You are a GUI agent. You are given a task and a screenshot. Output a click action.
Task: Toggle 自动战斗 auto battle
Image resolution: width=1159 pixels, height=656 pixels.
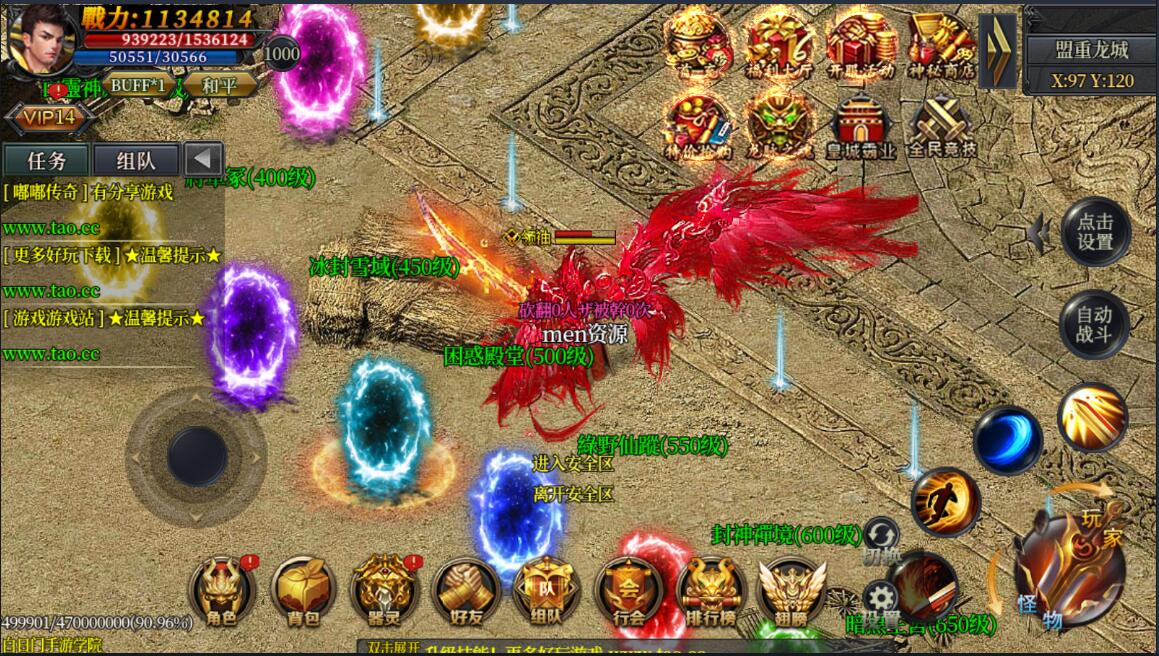click(1094, 325)
